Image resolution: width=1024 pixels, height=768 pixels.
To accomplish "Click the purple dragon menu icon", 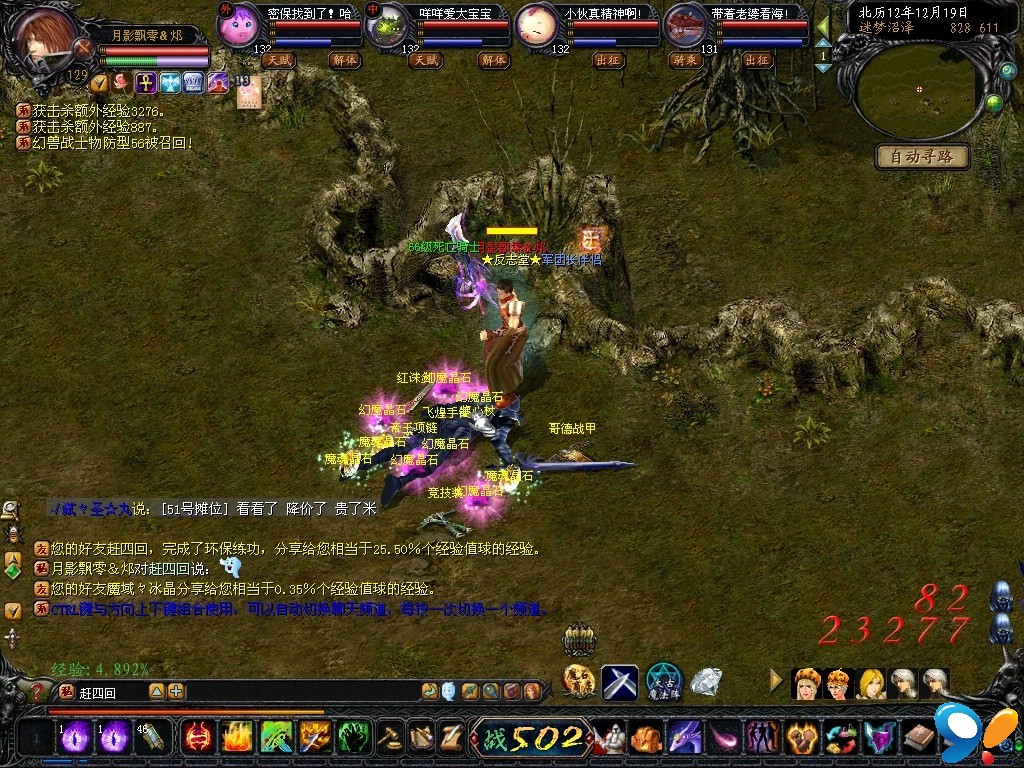I will [684, 738].
